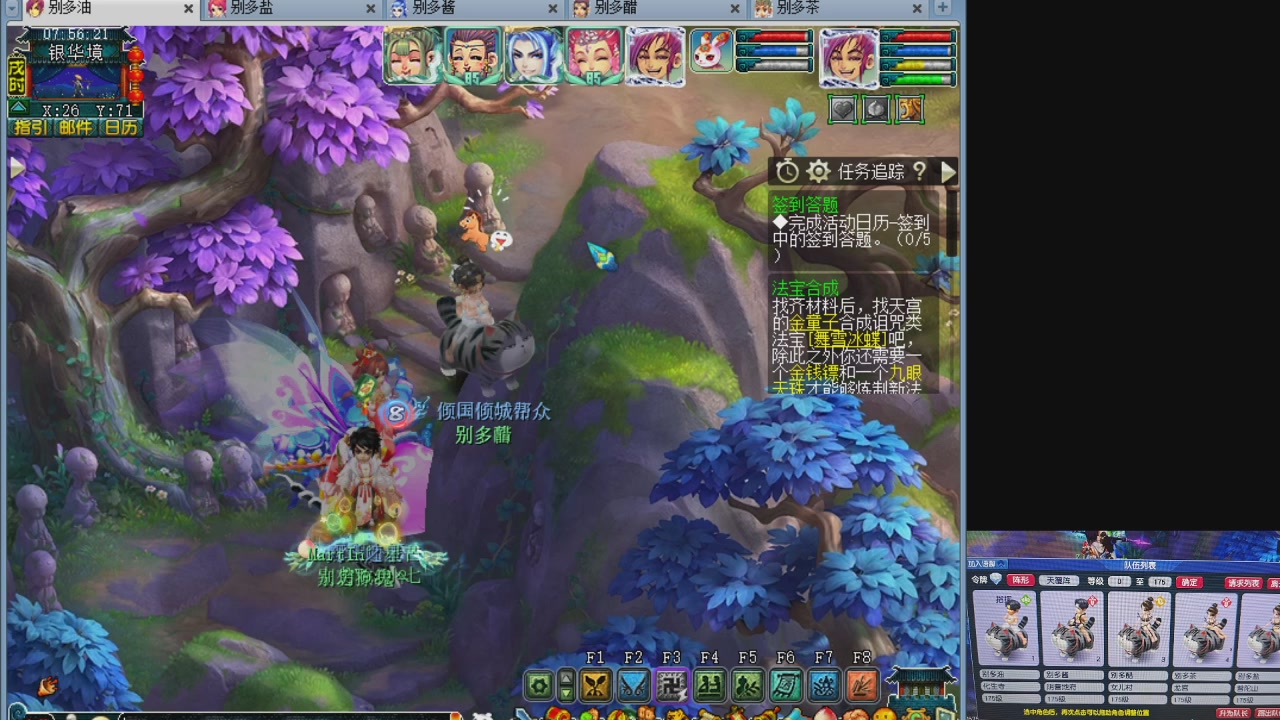This screenshot has height=720, width=1280.
Task: Open the 天罡阵 formation dropdown
Action: click(x=1060, y=581)
